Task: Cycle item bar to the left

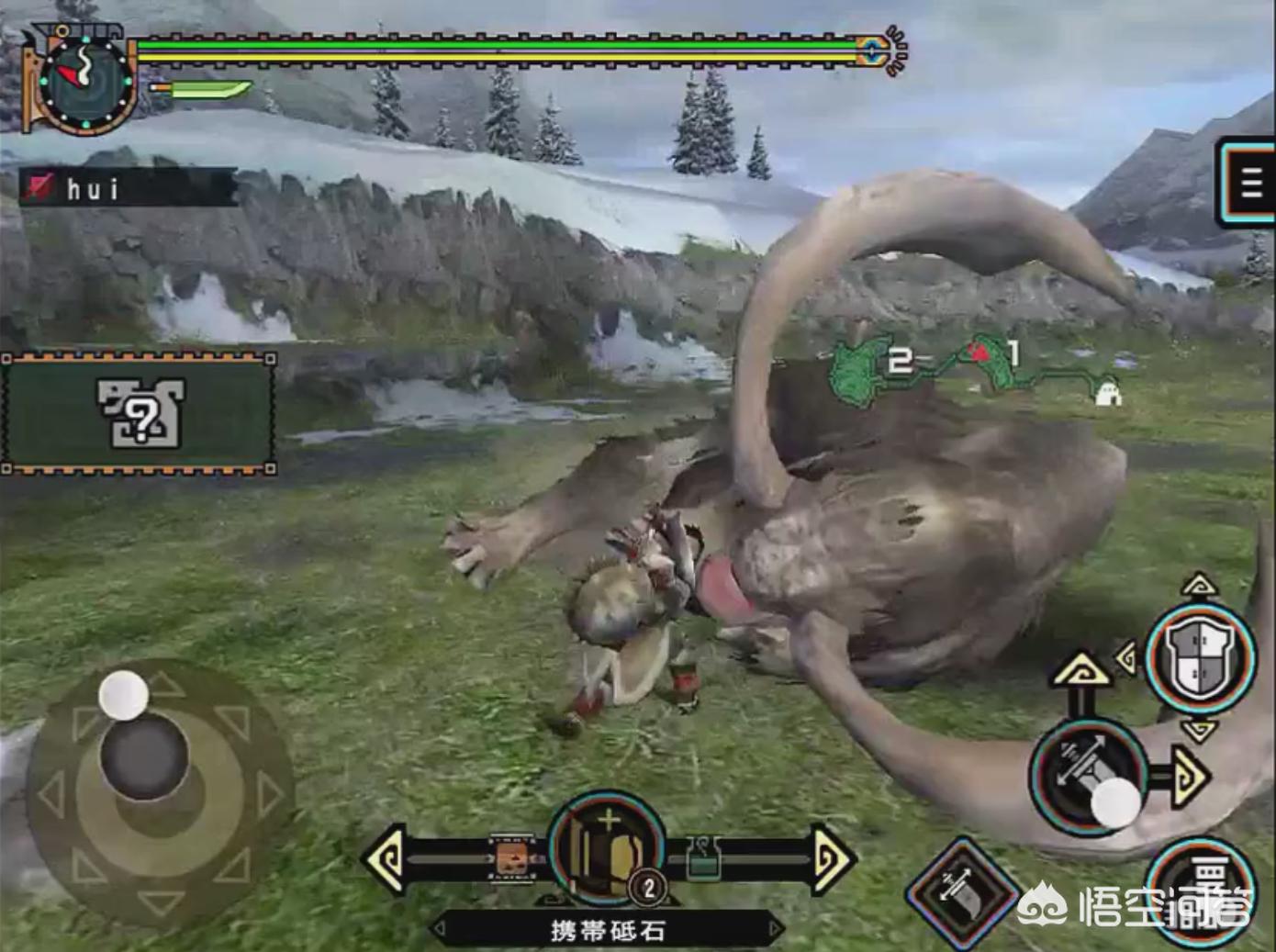Action: click(x=386, y=859)
